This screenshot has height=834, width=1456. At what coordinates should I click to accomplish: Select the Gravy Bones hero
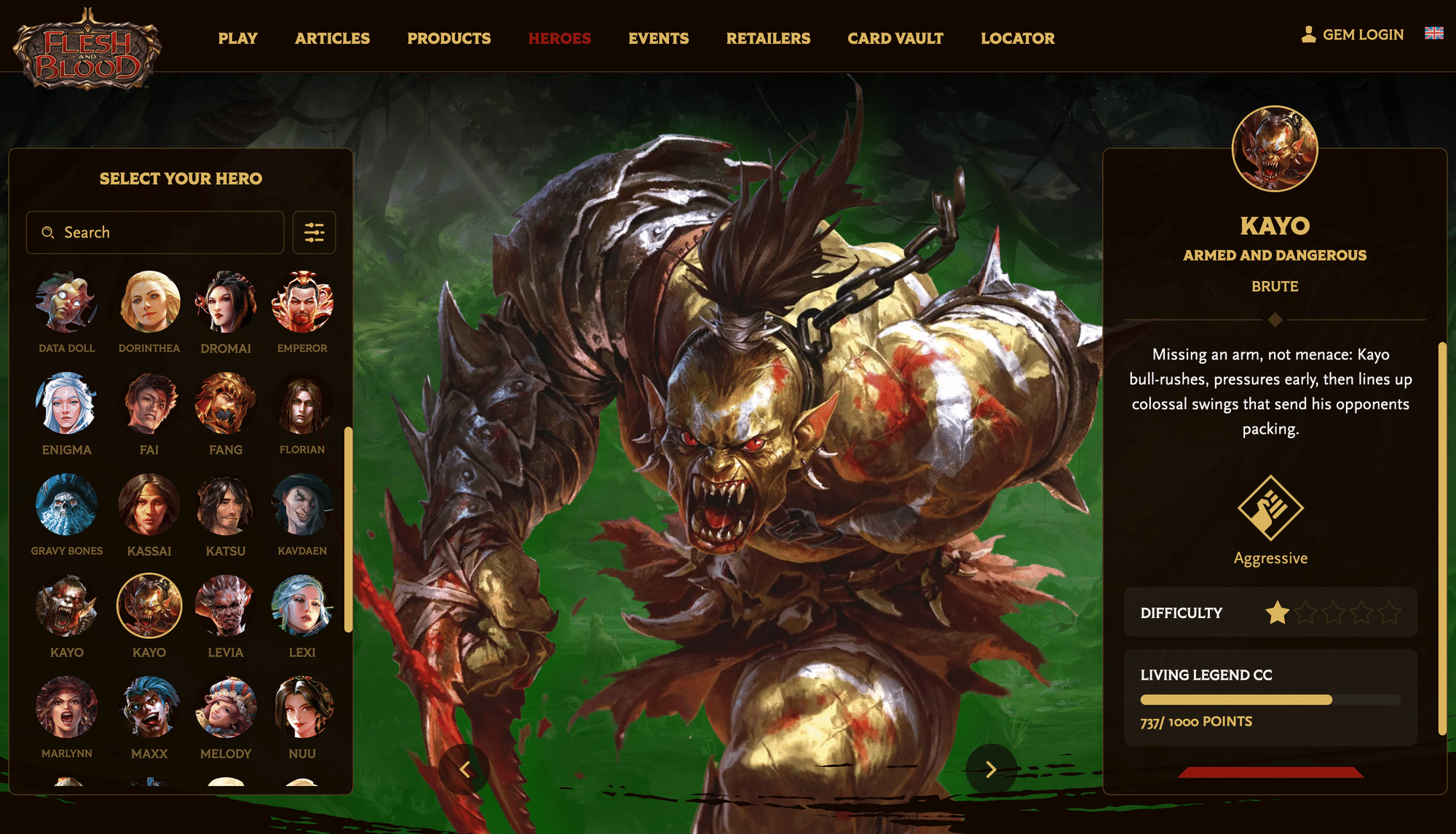click(x=66, y=504)
